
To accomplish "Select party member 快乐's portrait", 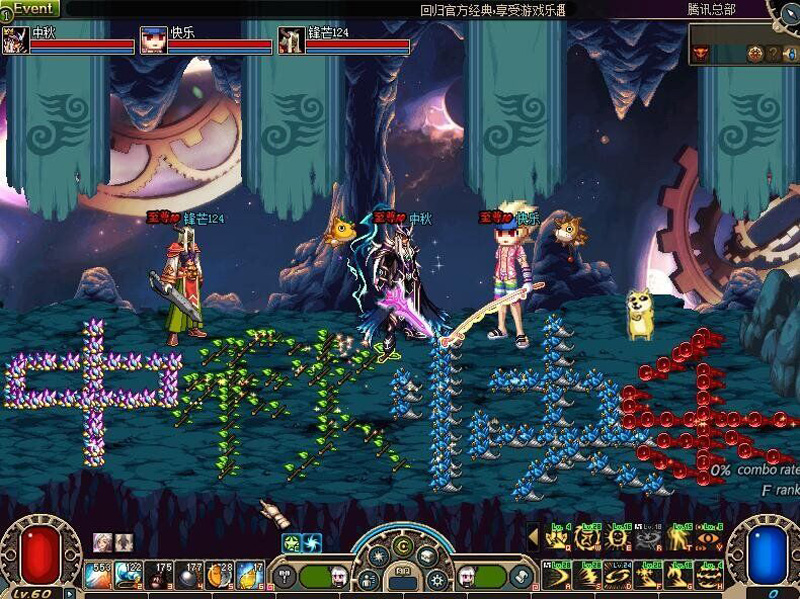I will [153, 40].
